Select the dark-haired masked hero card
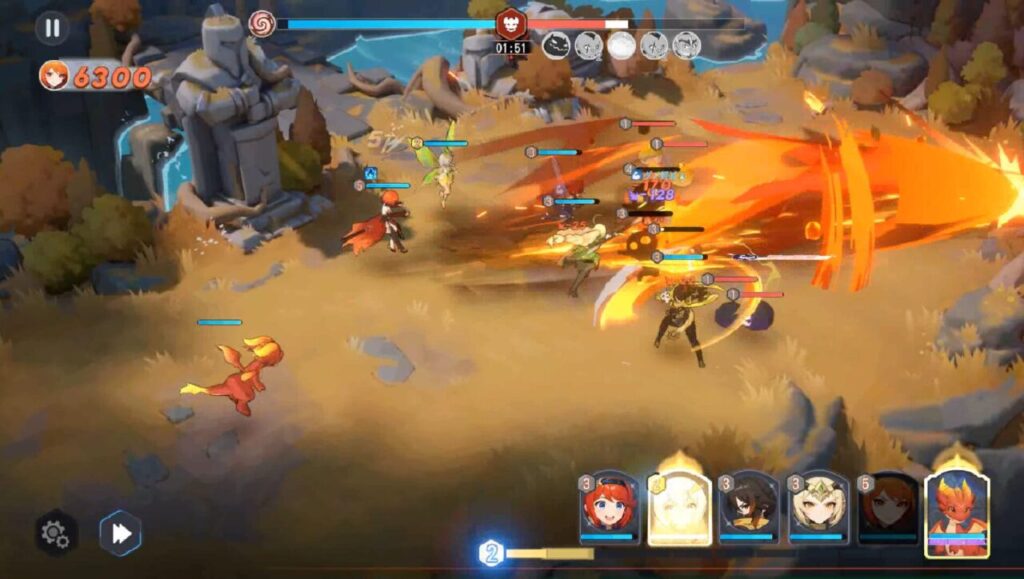 pos(749,509)
